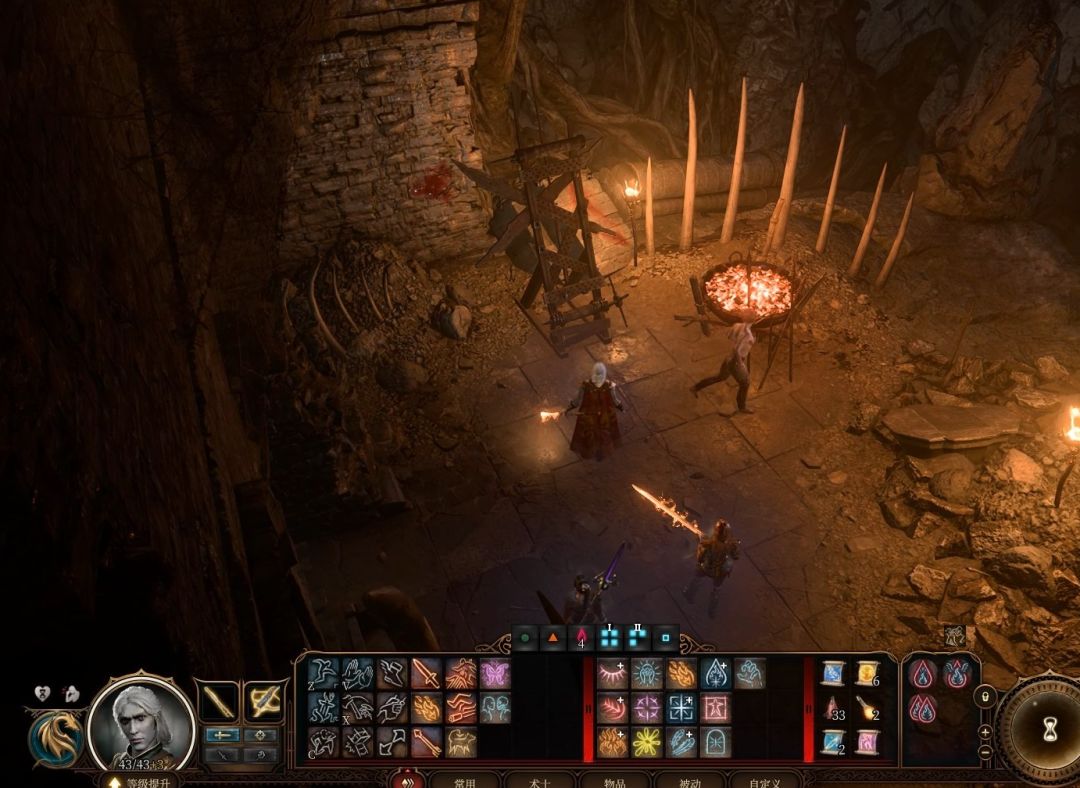
Task: Switch to the 术士 hotbar tab
Action: point(540,781)
